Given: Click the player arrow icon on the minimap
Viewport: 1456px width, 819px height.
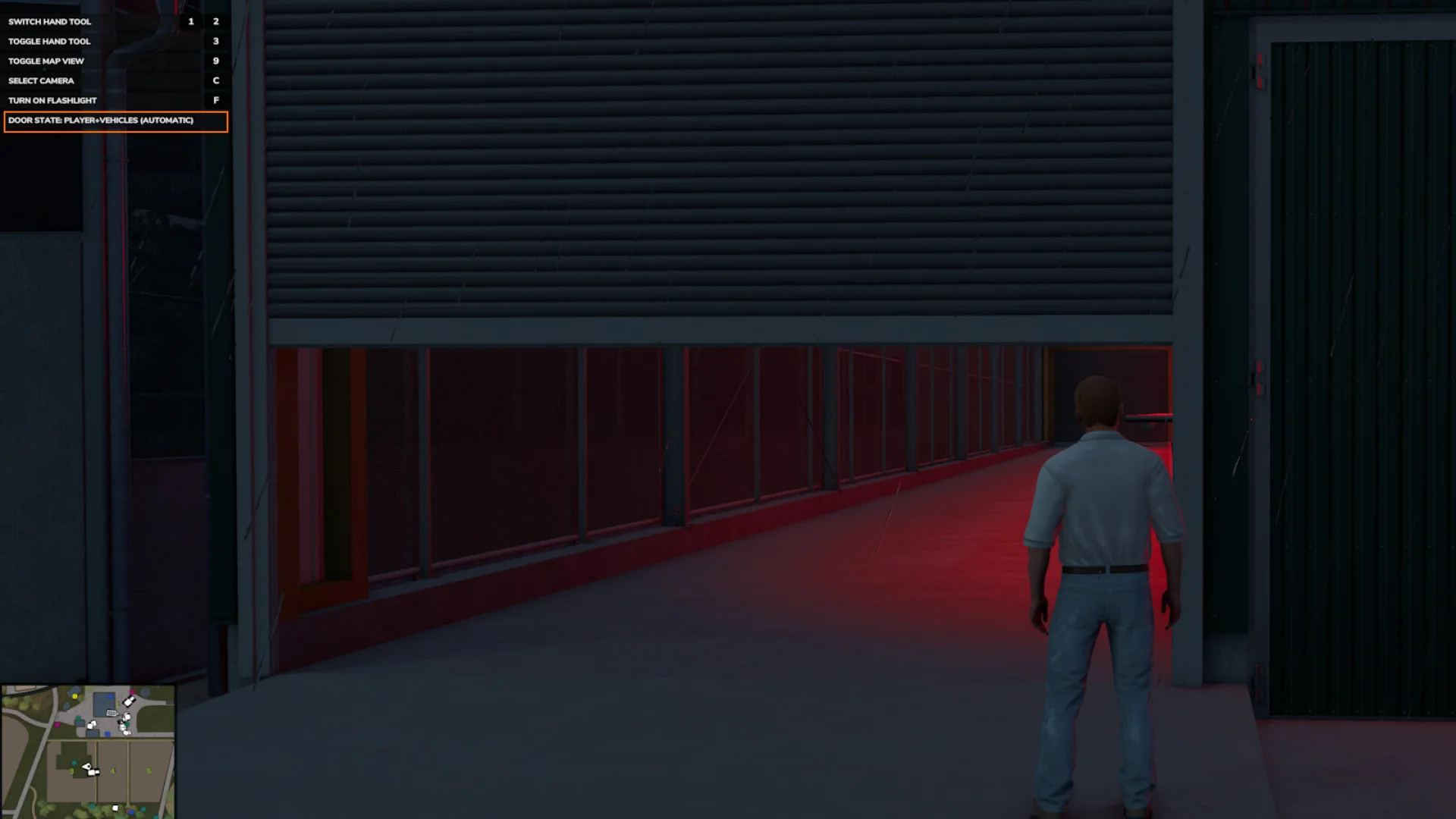Looking at the screenshot, I should click(x=87, y=766).
